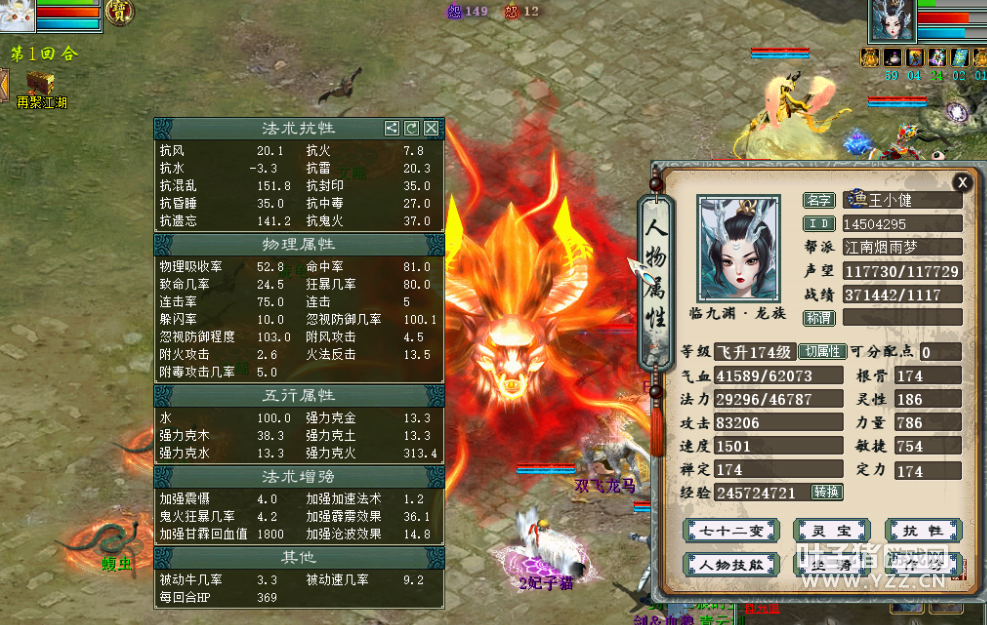
Task: Close the character attributes panel
Action: click(x=961, y=182)
